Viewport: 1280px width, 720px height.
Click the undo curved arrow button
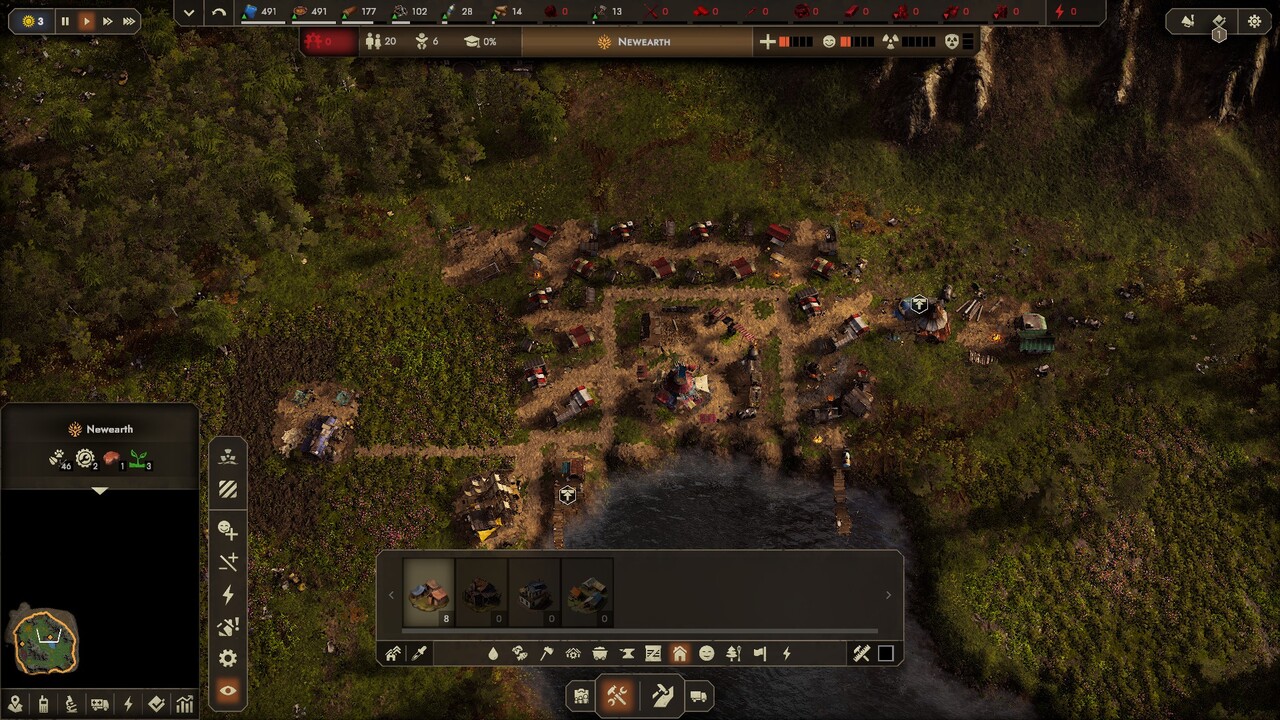pyautogui.click(x=219, y=12)
